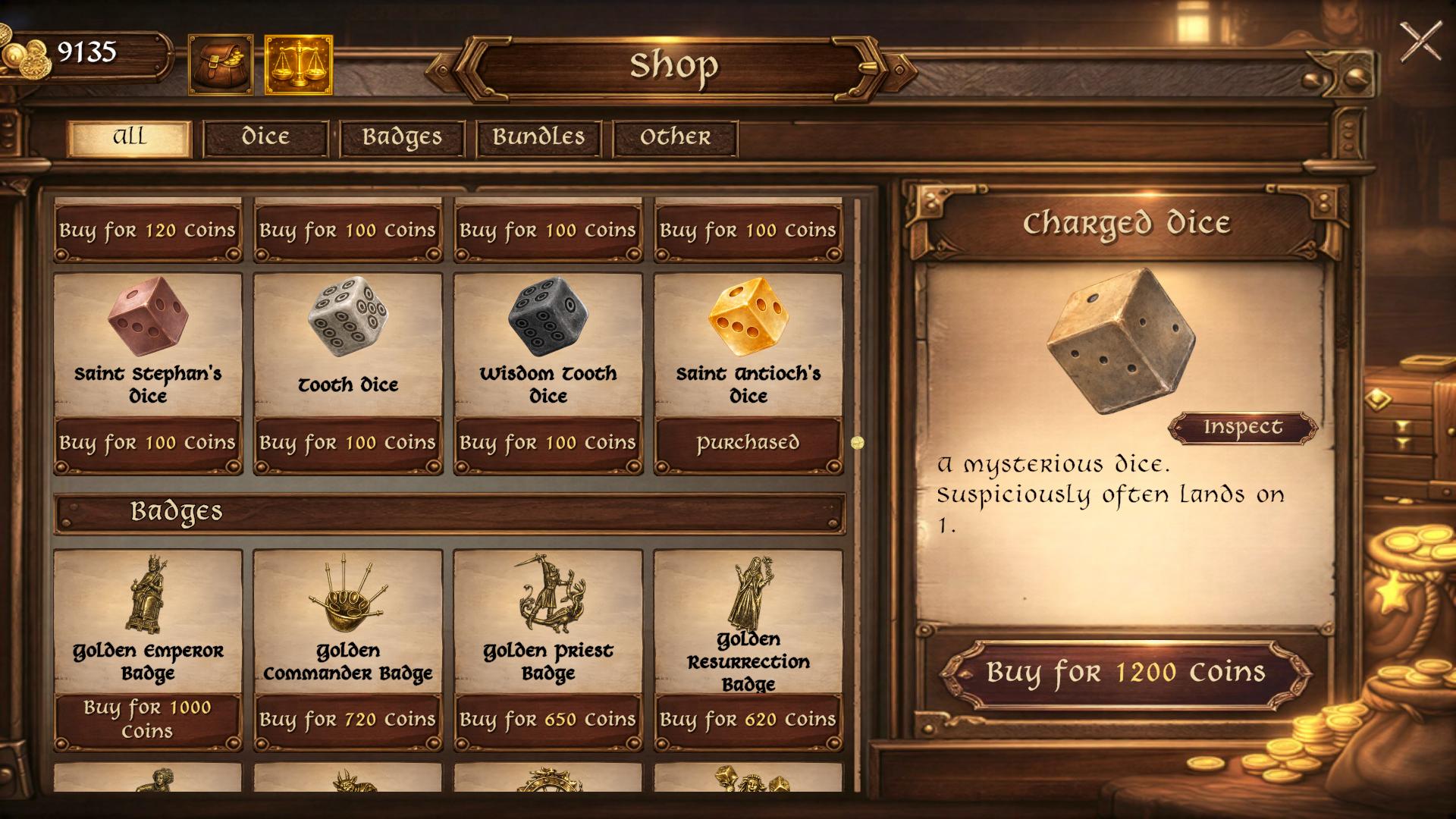Buy the Tooth Dice for 100 coins
Image resolution: width=1456 pixels, height=819 pixels.
coord(348,443)
